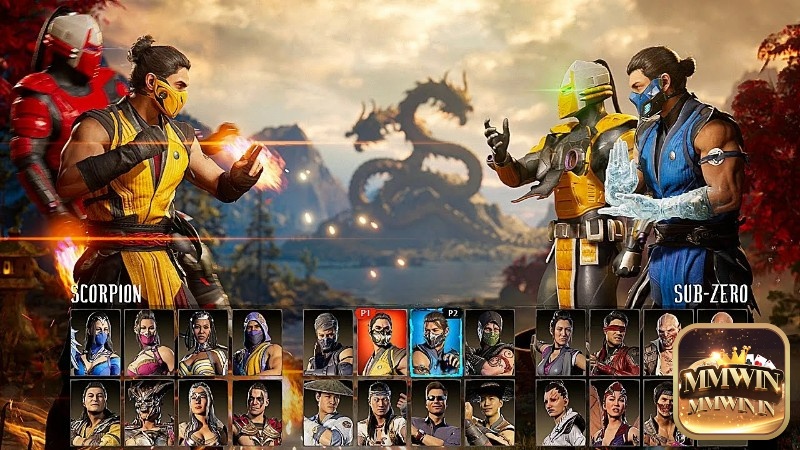Pick Reiko in red armor
This screenshot has width=800, height=450.
pyautogui.click(x=258, y=412)
